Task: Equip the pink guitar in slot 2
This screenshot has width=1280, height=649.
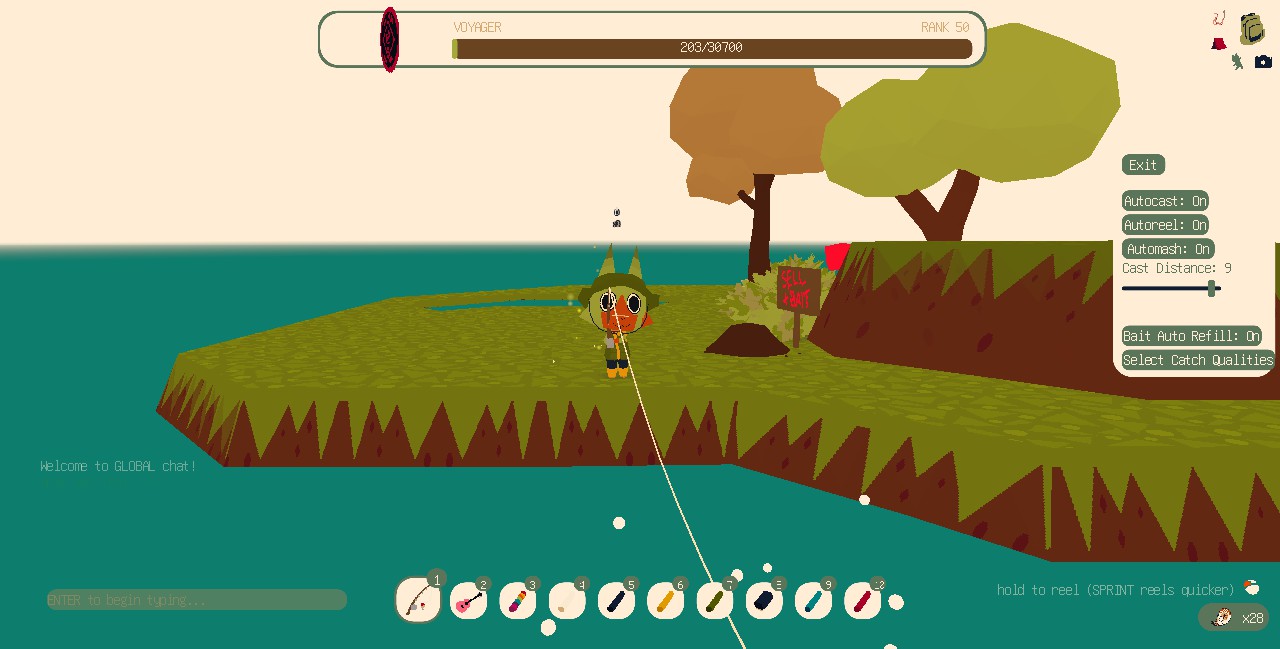Action: coord(468,602)
